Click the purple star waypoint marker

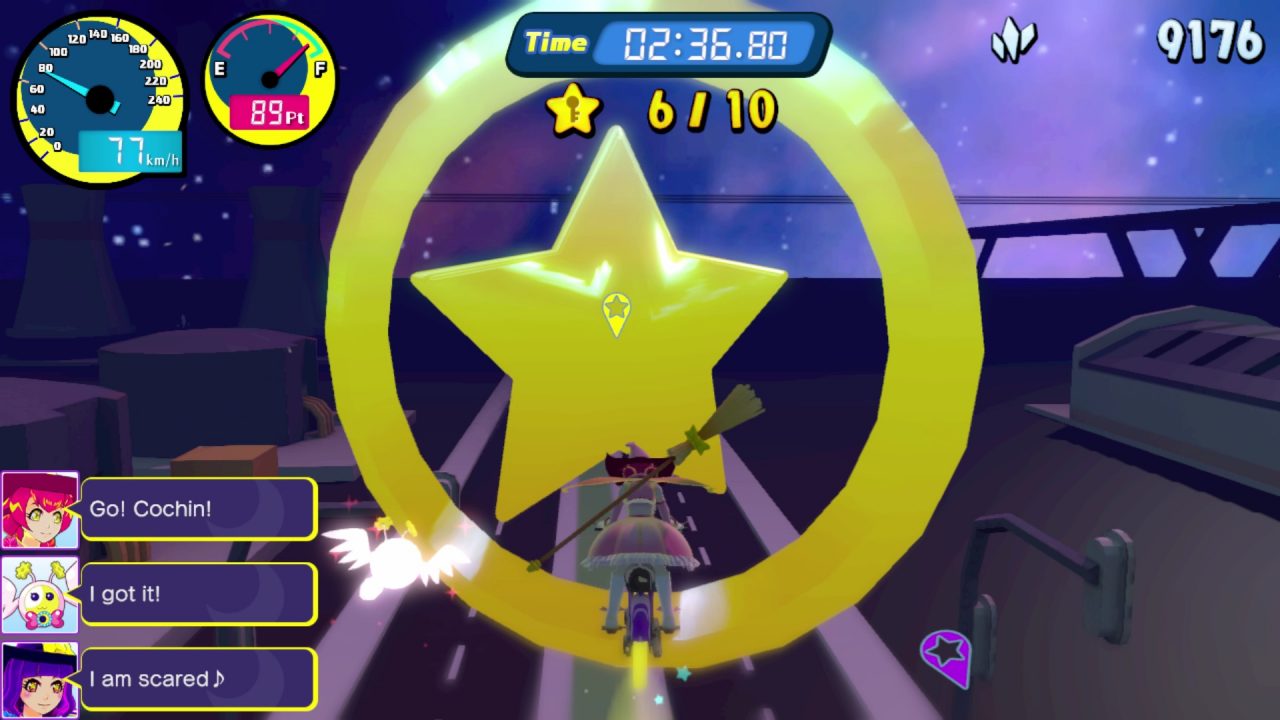point(946,654)
